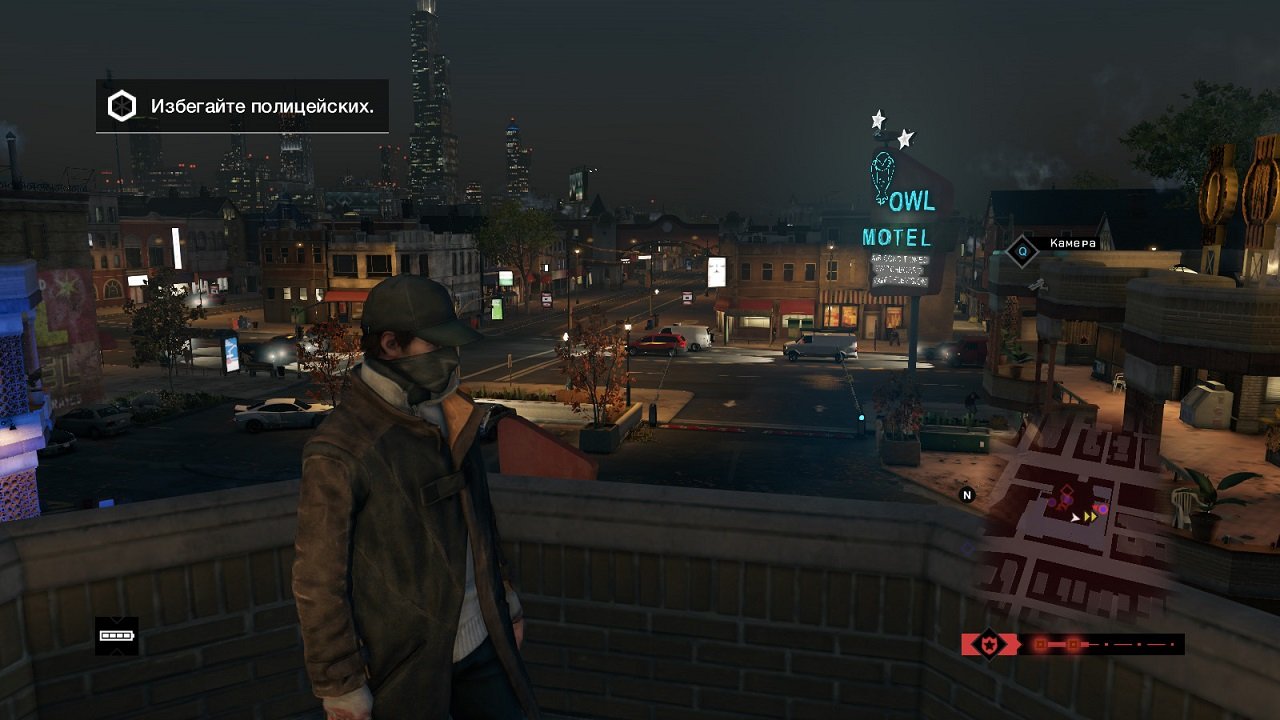Click the red vision cone marker on the minimap
This screenshot has height=720, width=1280.
(1096, 507)
